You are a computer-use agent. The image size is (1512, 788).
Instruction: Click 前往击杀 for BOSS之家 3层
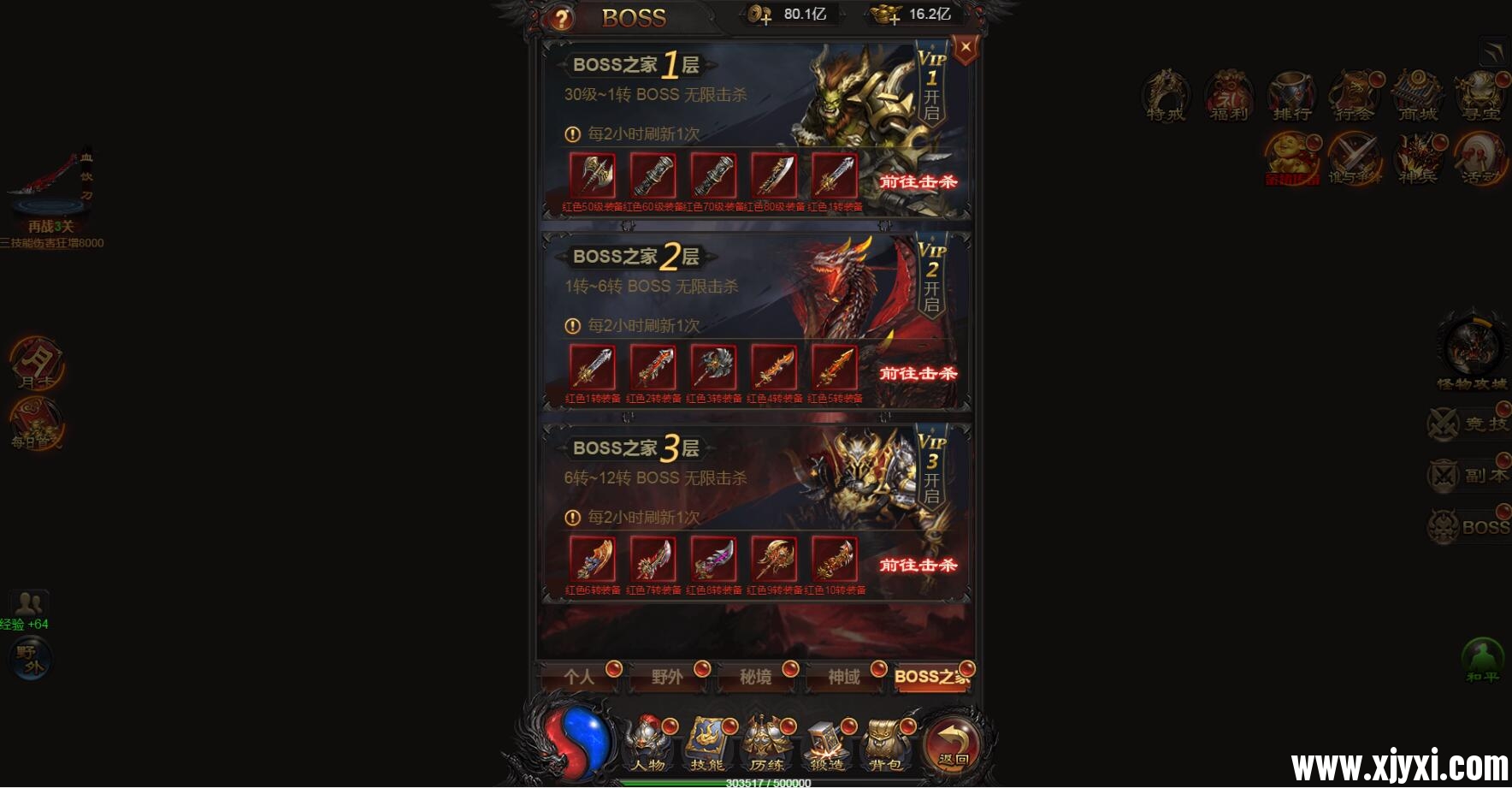pyautogui.click(x=918, y=566)
